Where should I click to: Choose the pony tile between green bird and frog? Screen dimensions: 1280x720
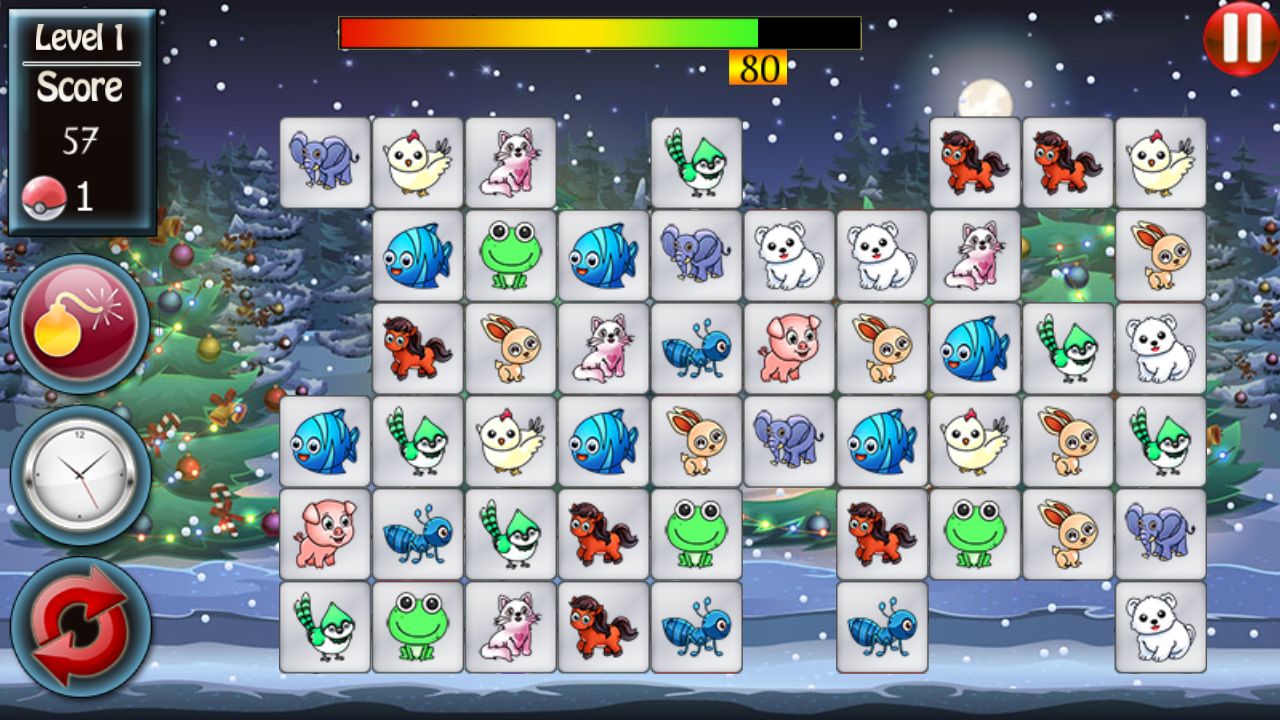click(603, 534)
